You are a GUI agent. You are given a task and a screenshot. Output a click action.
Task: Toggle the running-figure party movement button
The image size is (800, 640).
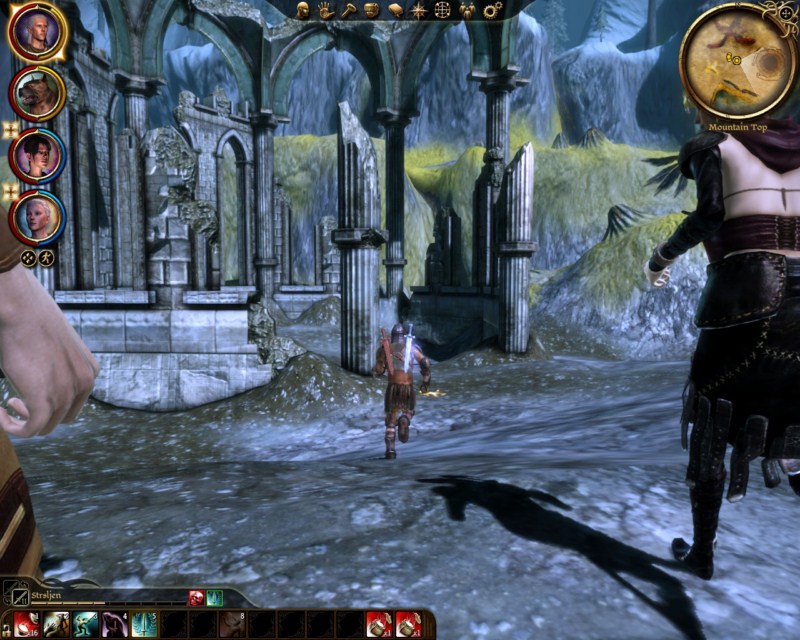(x=44, y=257)
